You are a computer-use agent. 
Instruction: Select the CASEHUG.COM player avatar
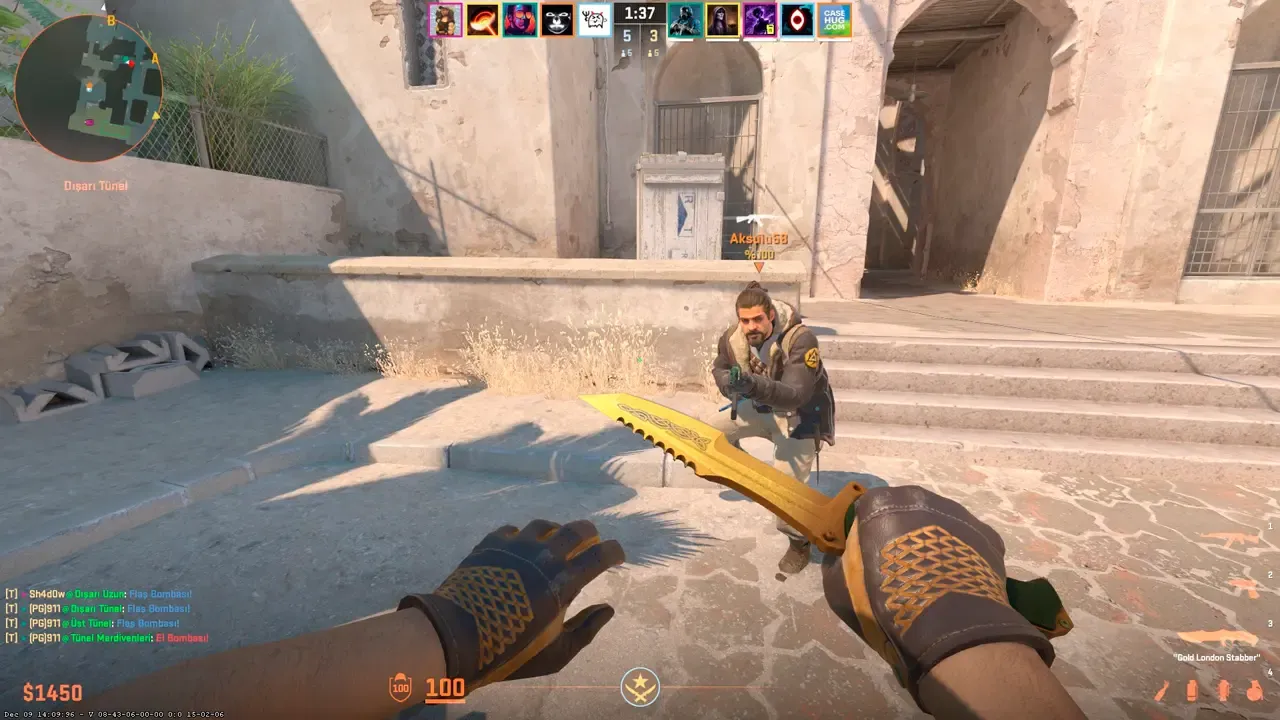pos(834,20)
